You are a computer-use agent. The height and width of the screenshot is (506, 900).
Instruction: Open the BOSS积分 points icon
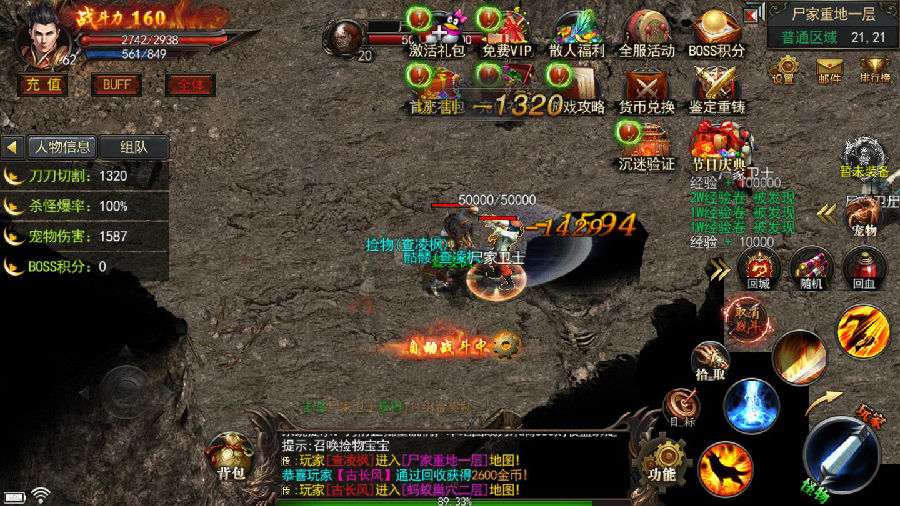(x=717, y=33)
